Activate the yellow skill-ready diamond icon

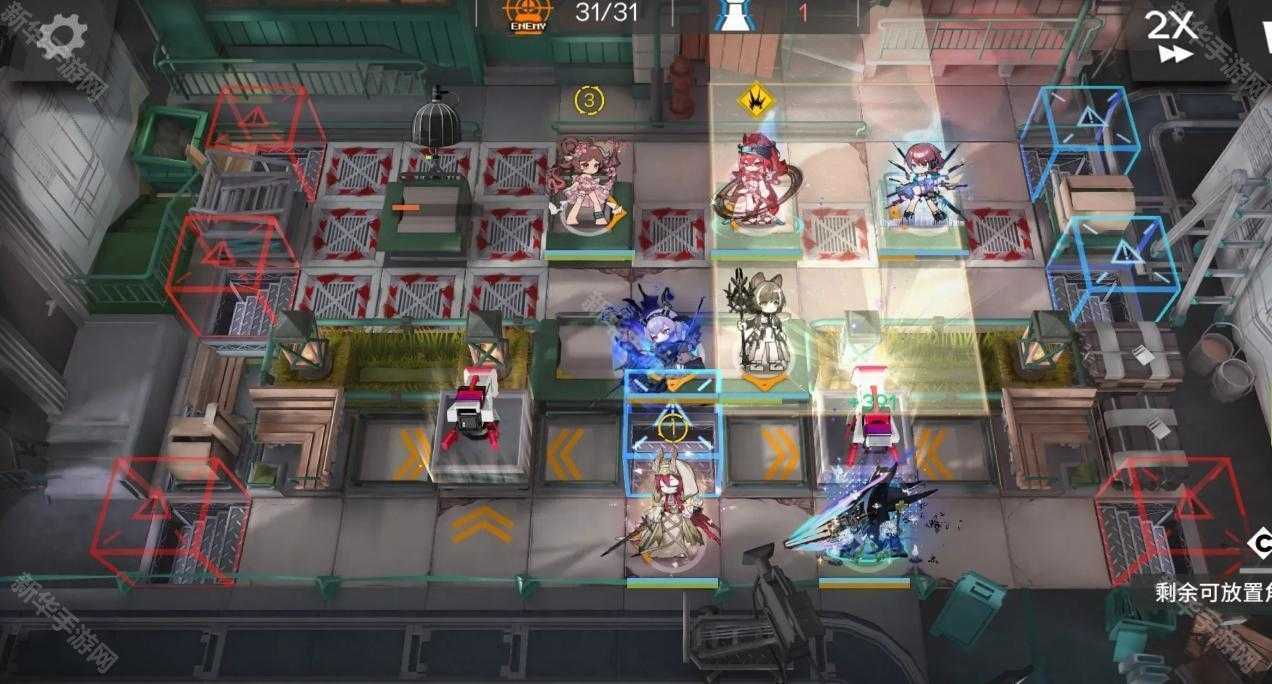755,101
